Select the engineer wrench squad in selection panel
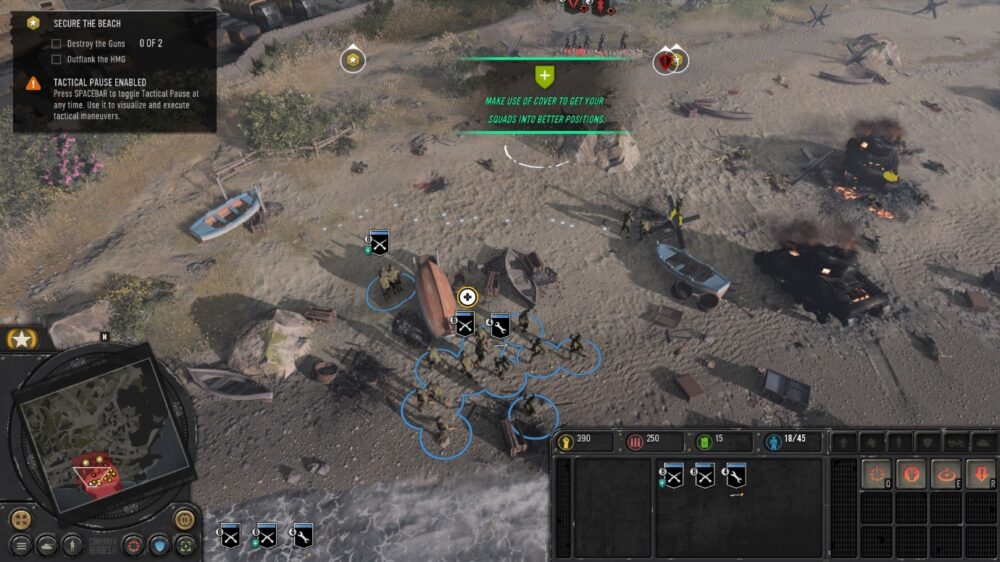The height and width of the screenshot is (562, 1000). (736, 477)
